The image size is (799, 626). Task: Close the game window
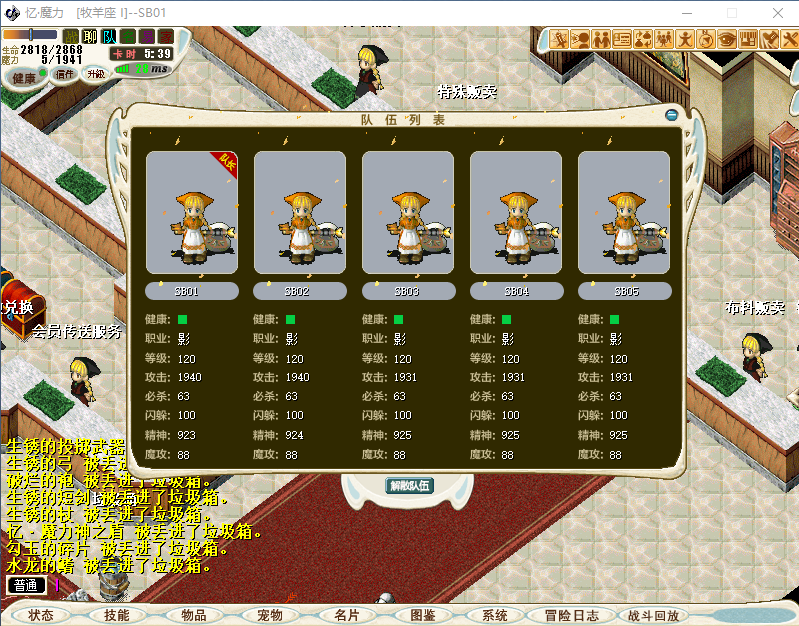tap(775, 12)
